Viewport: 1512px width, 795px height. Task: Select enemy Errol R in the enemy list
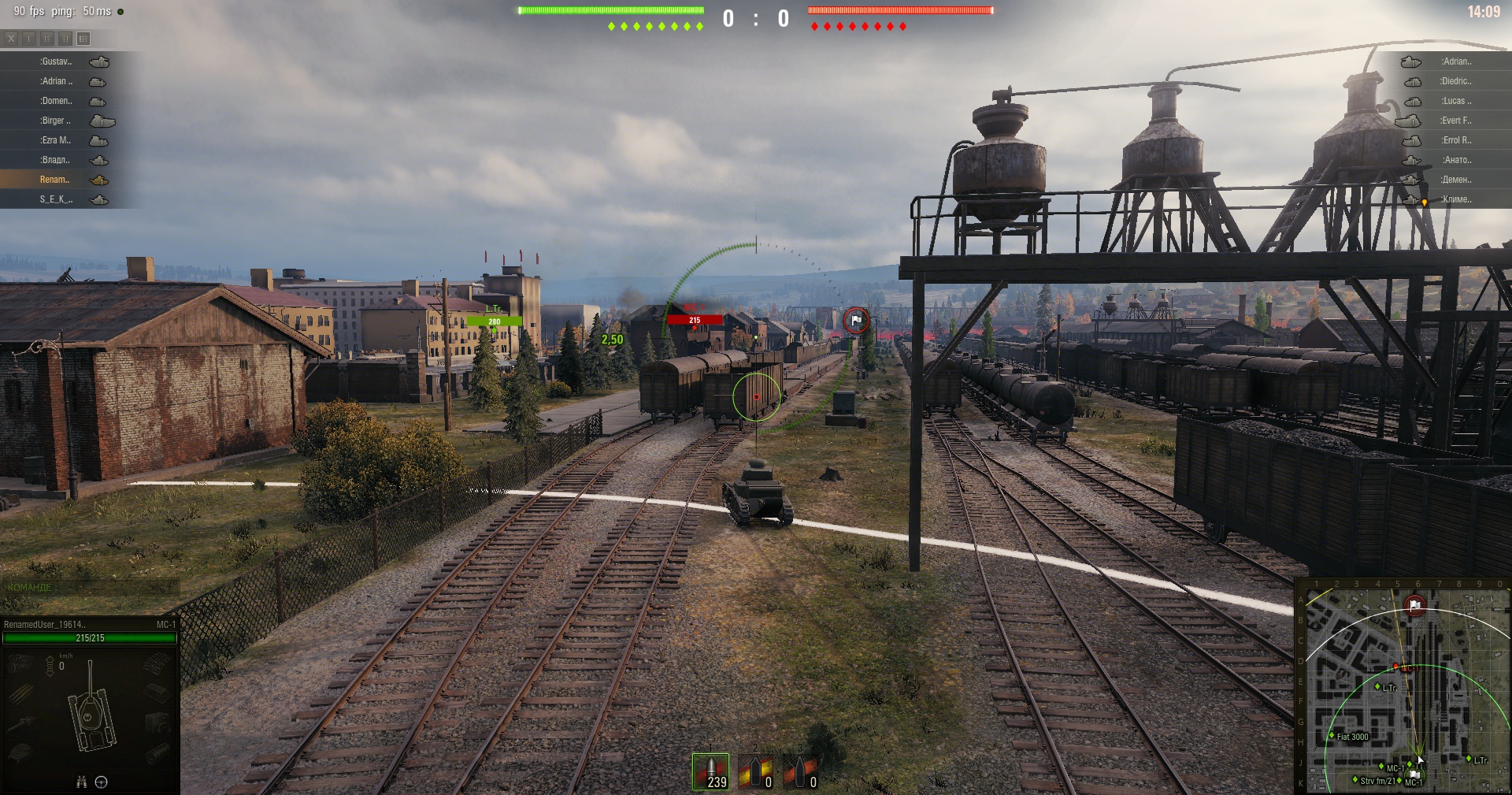tap(1455, 140)
